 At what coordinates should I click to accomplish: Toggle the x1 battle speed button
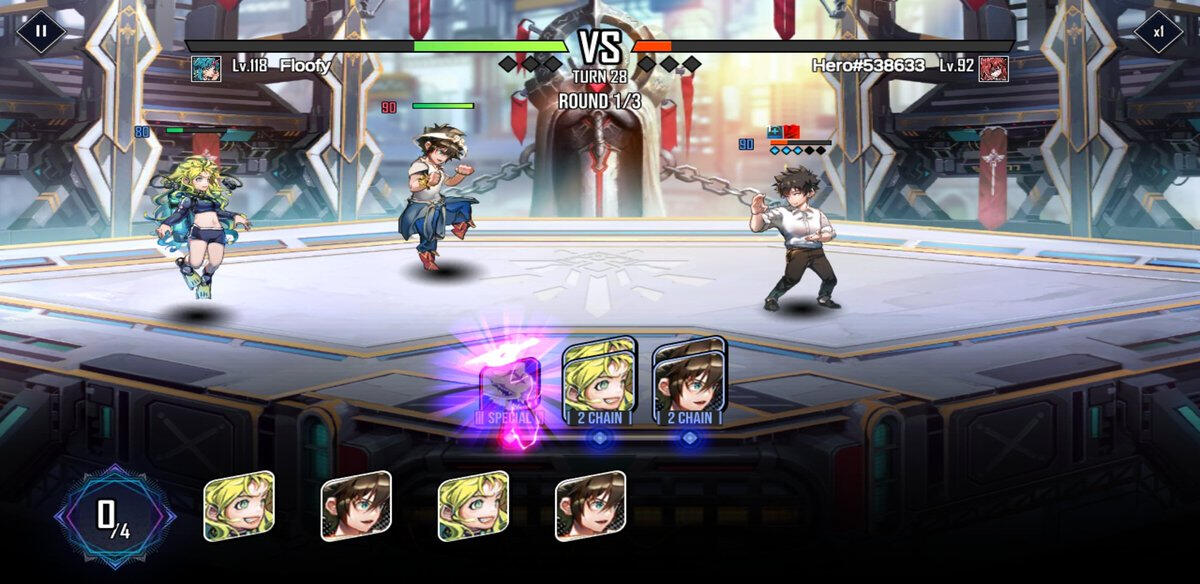[1158, 31]
